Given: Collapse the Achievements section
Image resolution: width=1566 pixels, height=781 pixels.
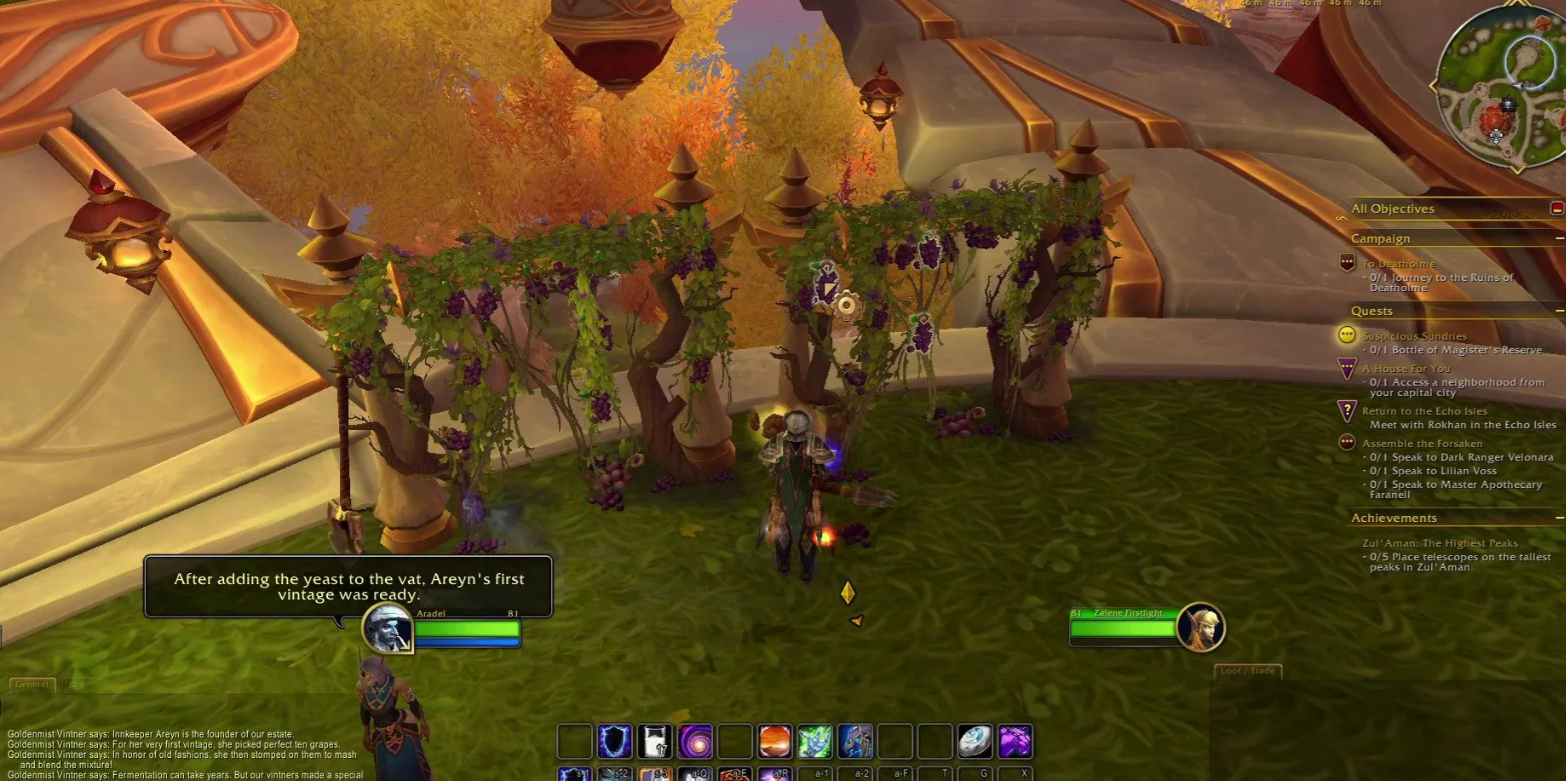Looking at the screenshot, I should [1559, 518].
